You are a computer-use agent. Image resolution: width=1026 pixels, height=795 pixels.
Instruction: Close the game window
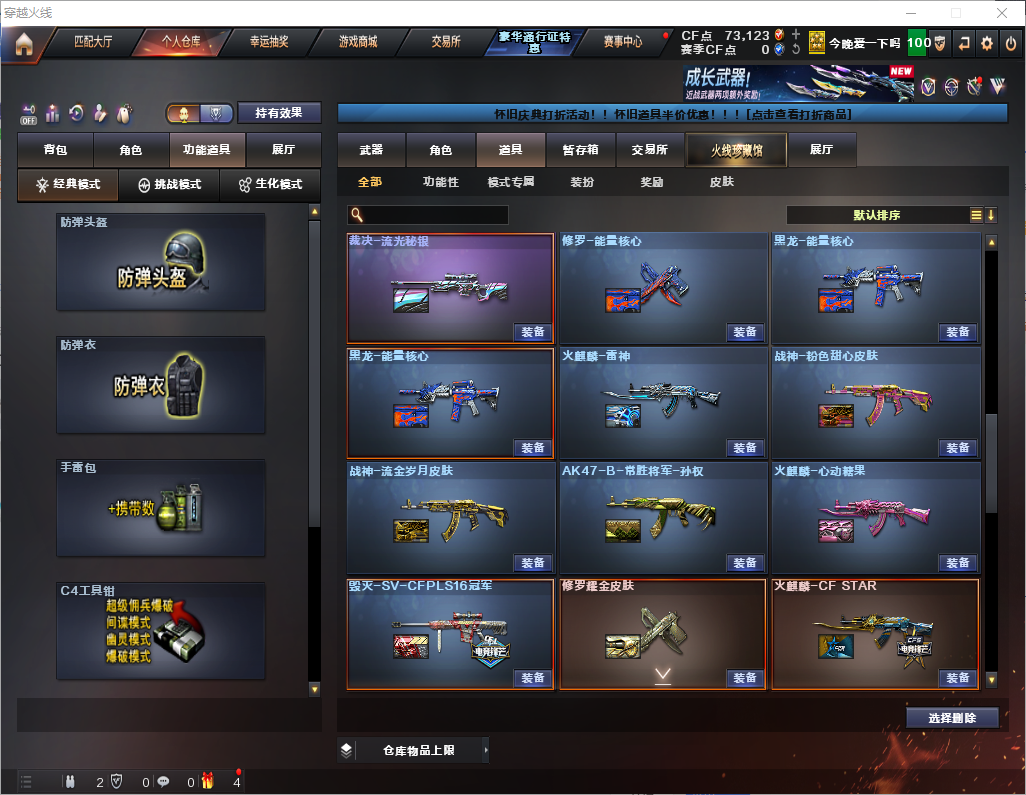[x=1002, y=13]
